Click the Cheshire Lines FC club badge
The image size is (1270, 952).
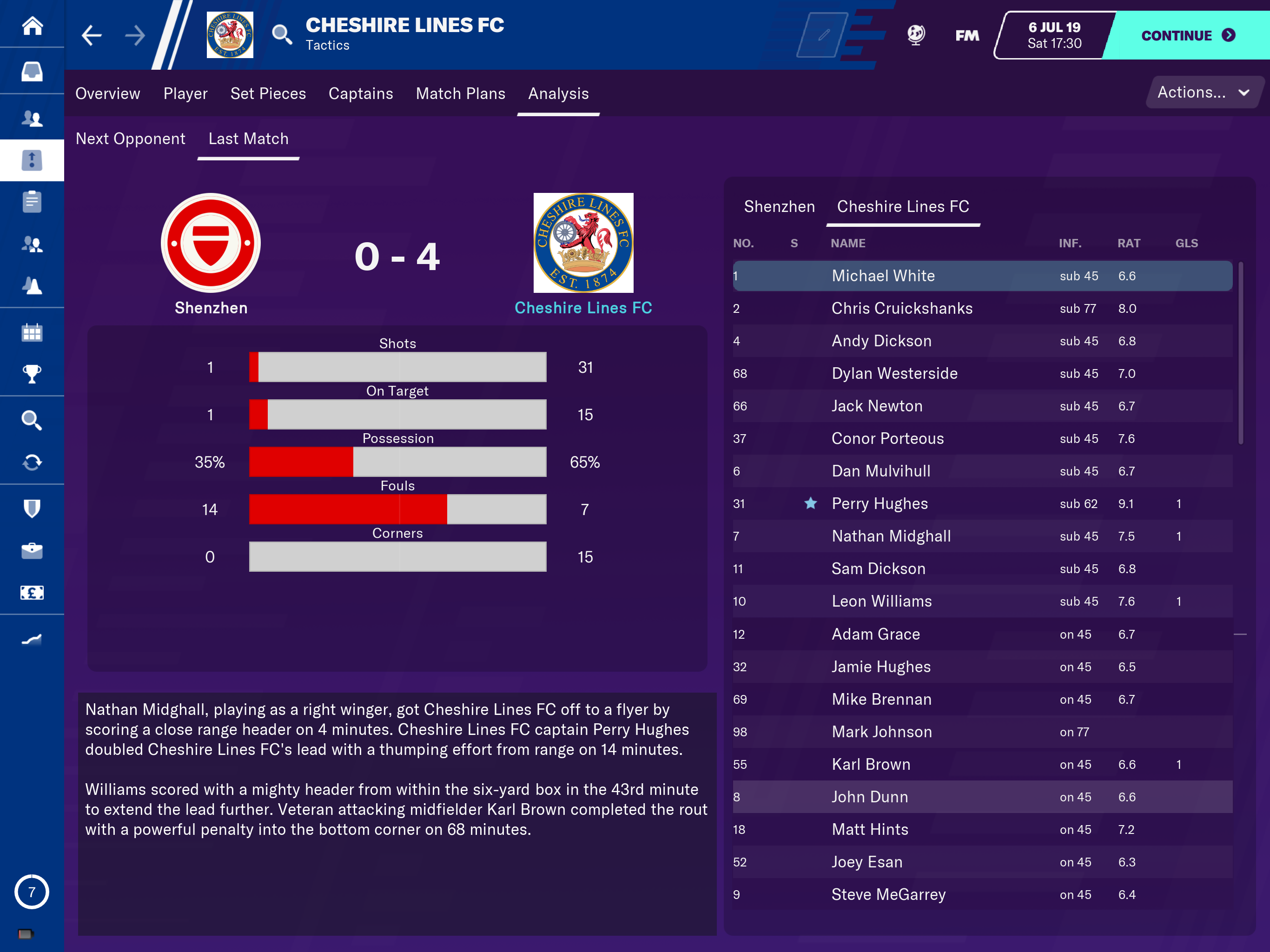tap(230, 34)
